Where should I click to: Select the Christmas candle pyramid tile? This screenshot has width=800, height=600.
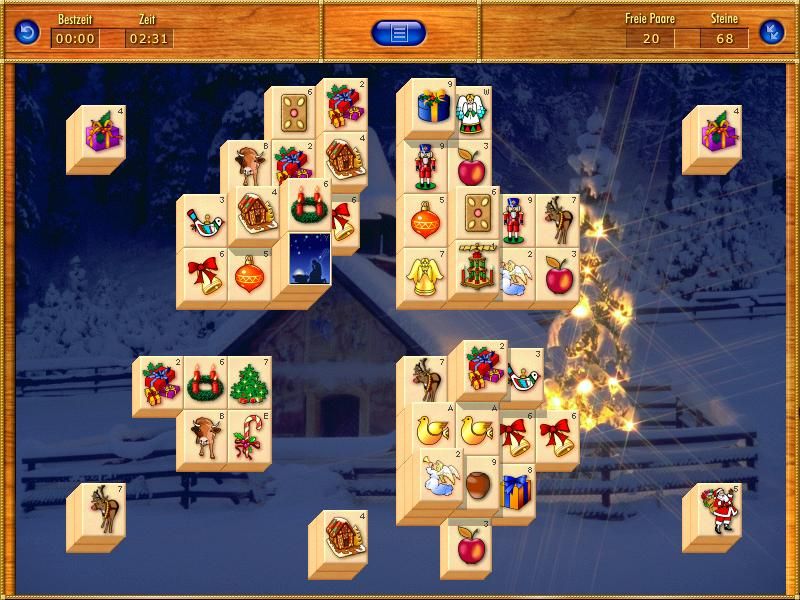coord(473,270)
